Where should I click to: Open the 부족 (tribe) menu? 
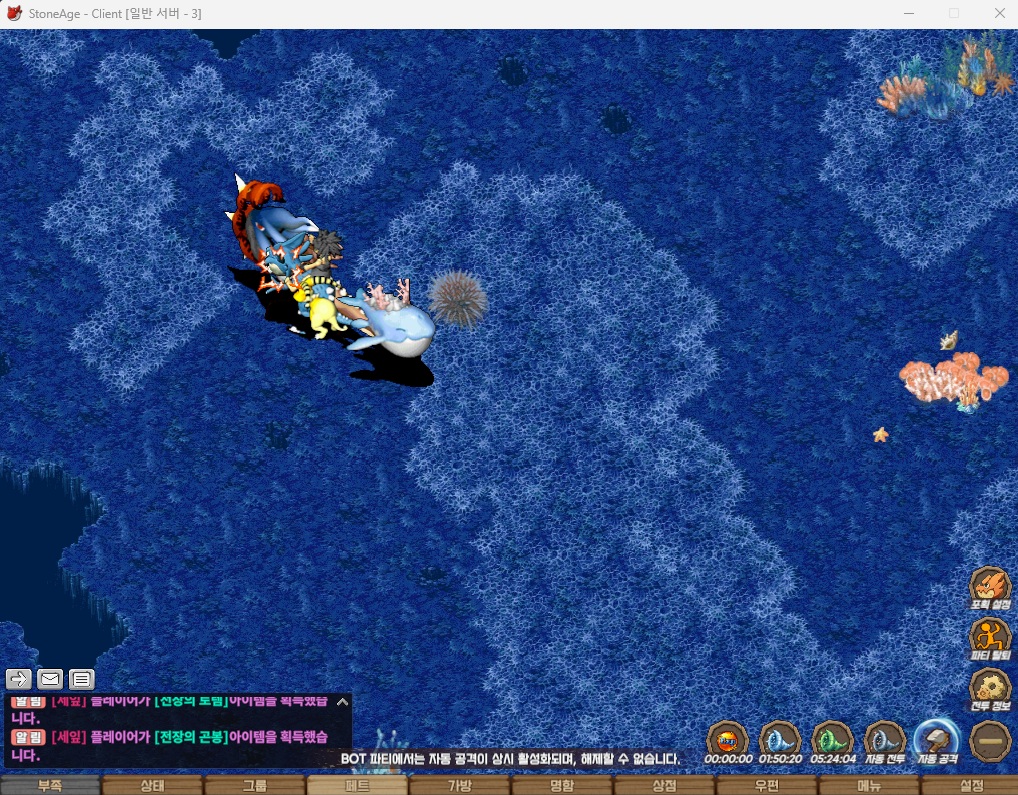click(x=50, y=785)
